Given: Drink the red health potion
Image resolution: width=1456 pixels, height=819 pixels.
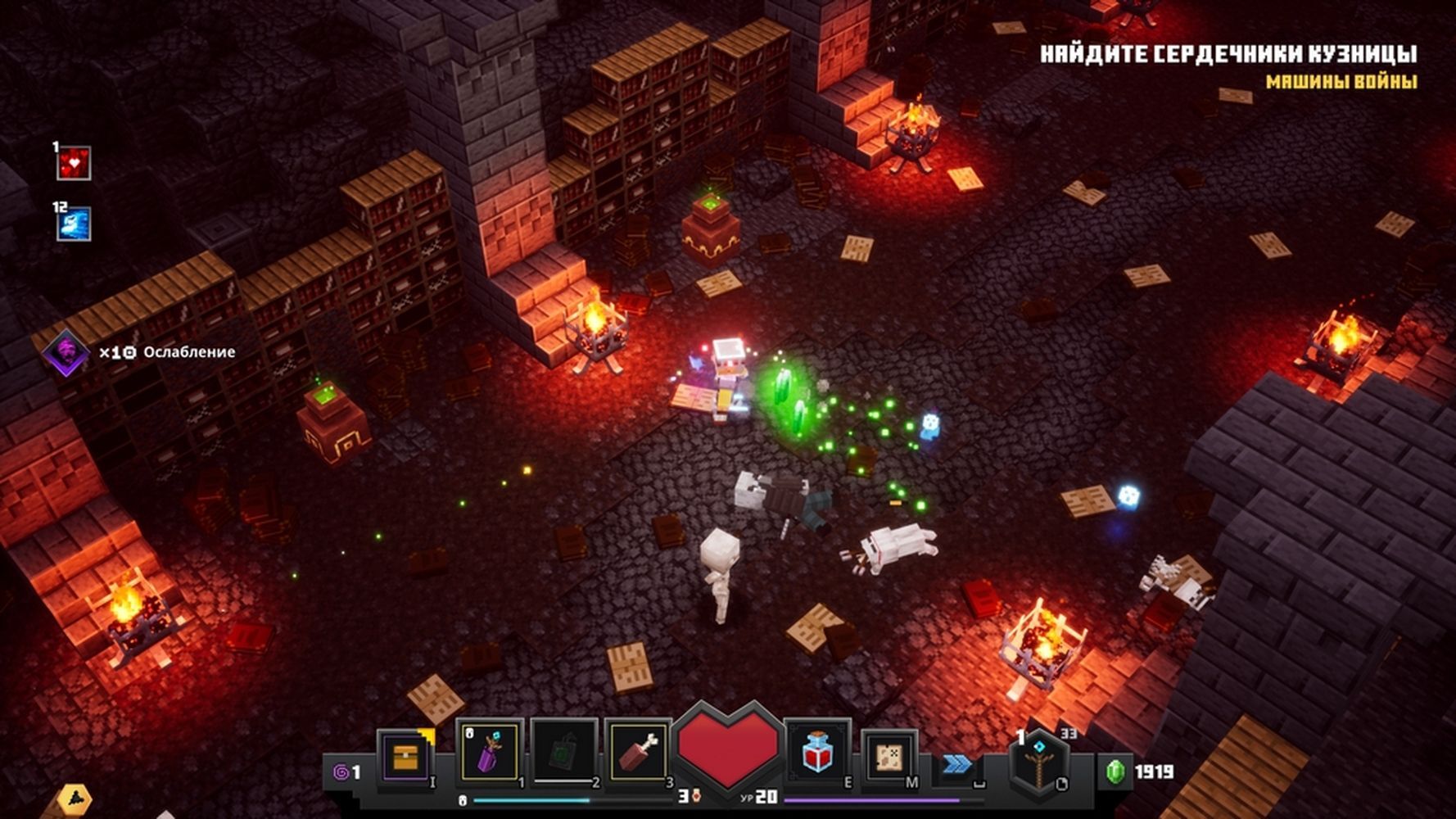Looking at the screenshot, I should click(817, 752).
